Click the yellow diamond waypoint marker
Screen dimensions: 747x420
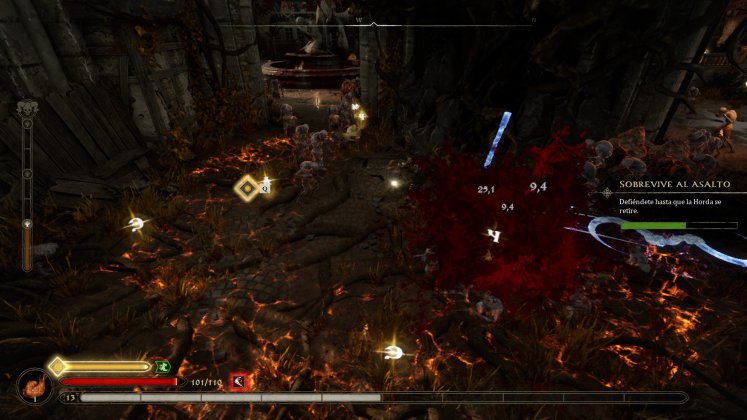[246, 187]
